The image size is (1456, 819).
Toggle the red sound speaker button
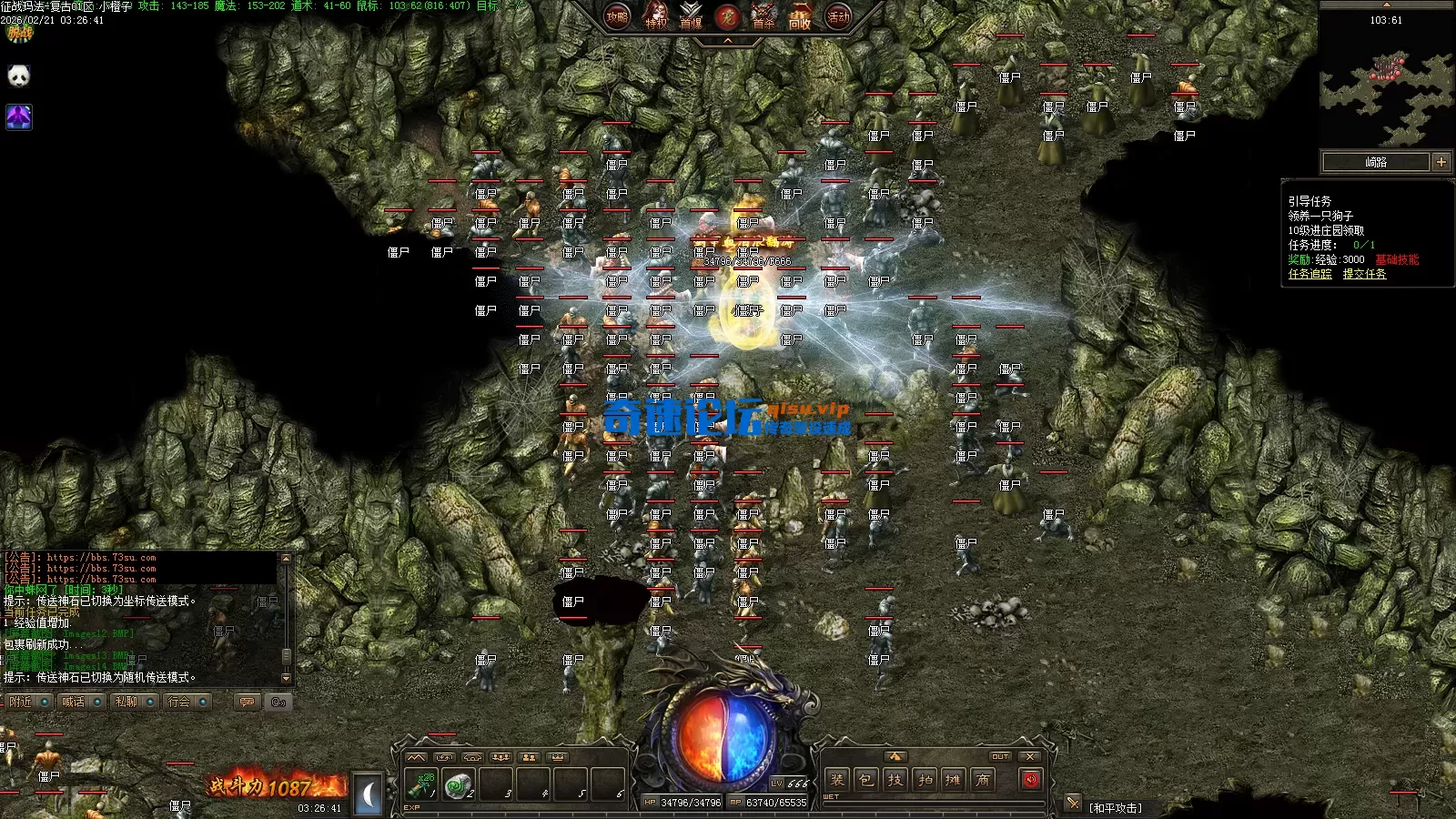pos(1030,780)
